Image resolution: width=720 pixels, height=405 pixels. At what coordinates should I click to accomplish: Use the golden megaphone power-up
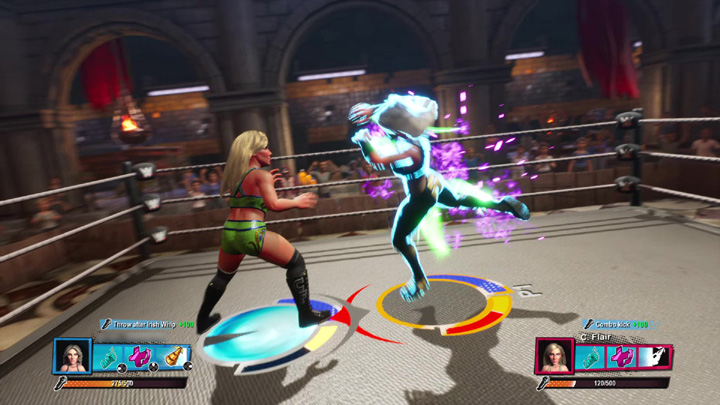click(x=174, y=357)
